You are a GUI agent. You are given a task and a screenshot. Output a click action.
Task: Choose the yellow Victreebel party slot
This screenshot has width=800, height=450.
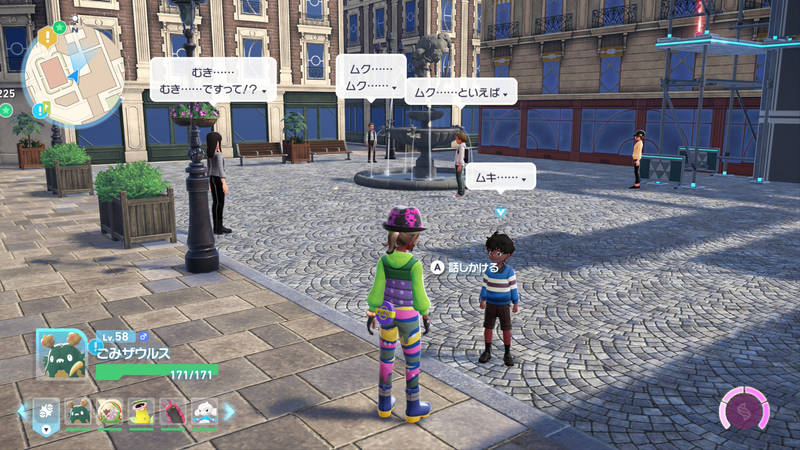pos(142,411)
